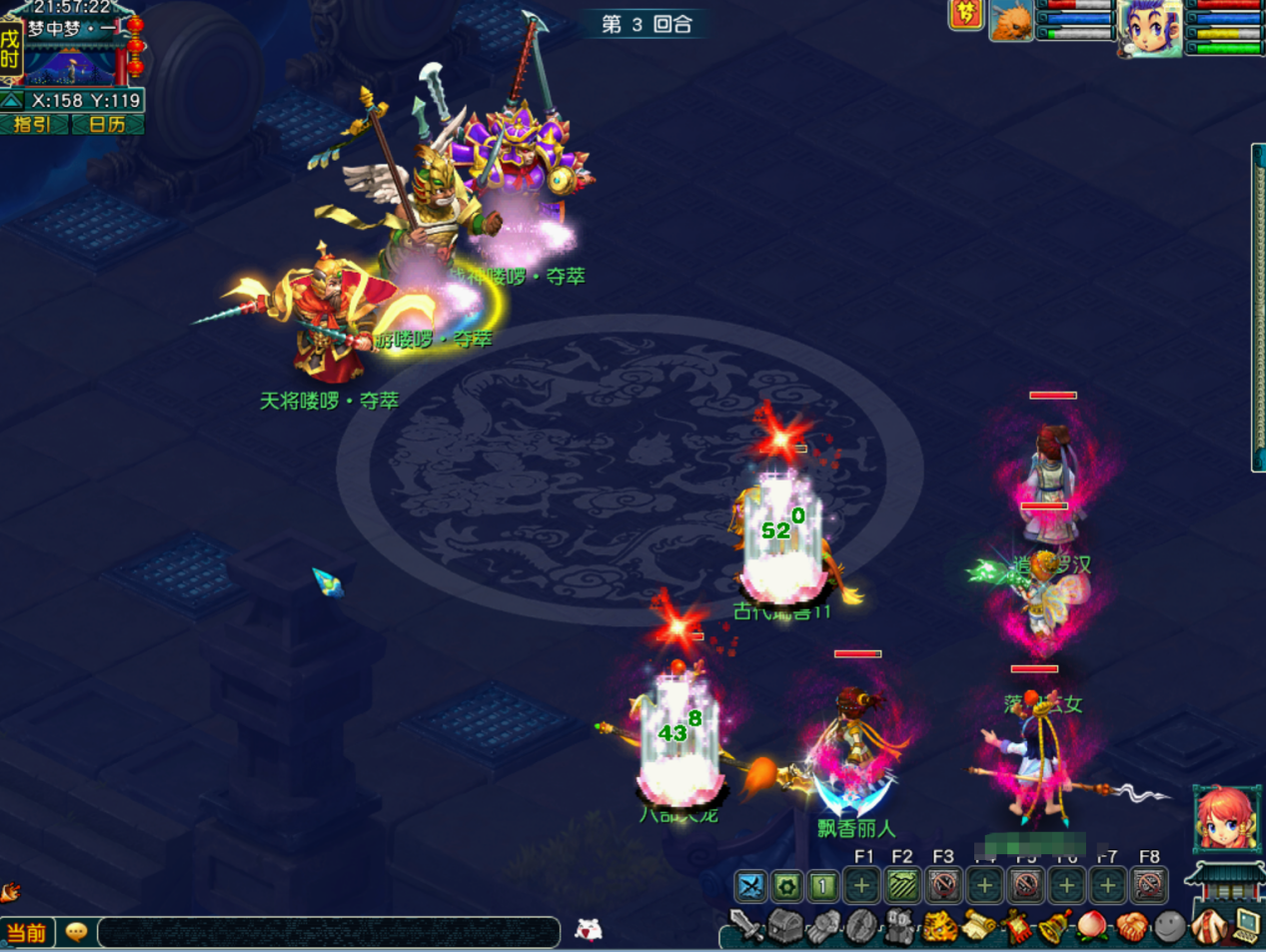Open the 日历 calendar button

(x=107, y=125)
